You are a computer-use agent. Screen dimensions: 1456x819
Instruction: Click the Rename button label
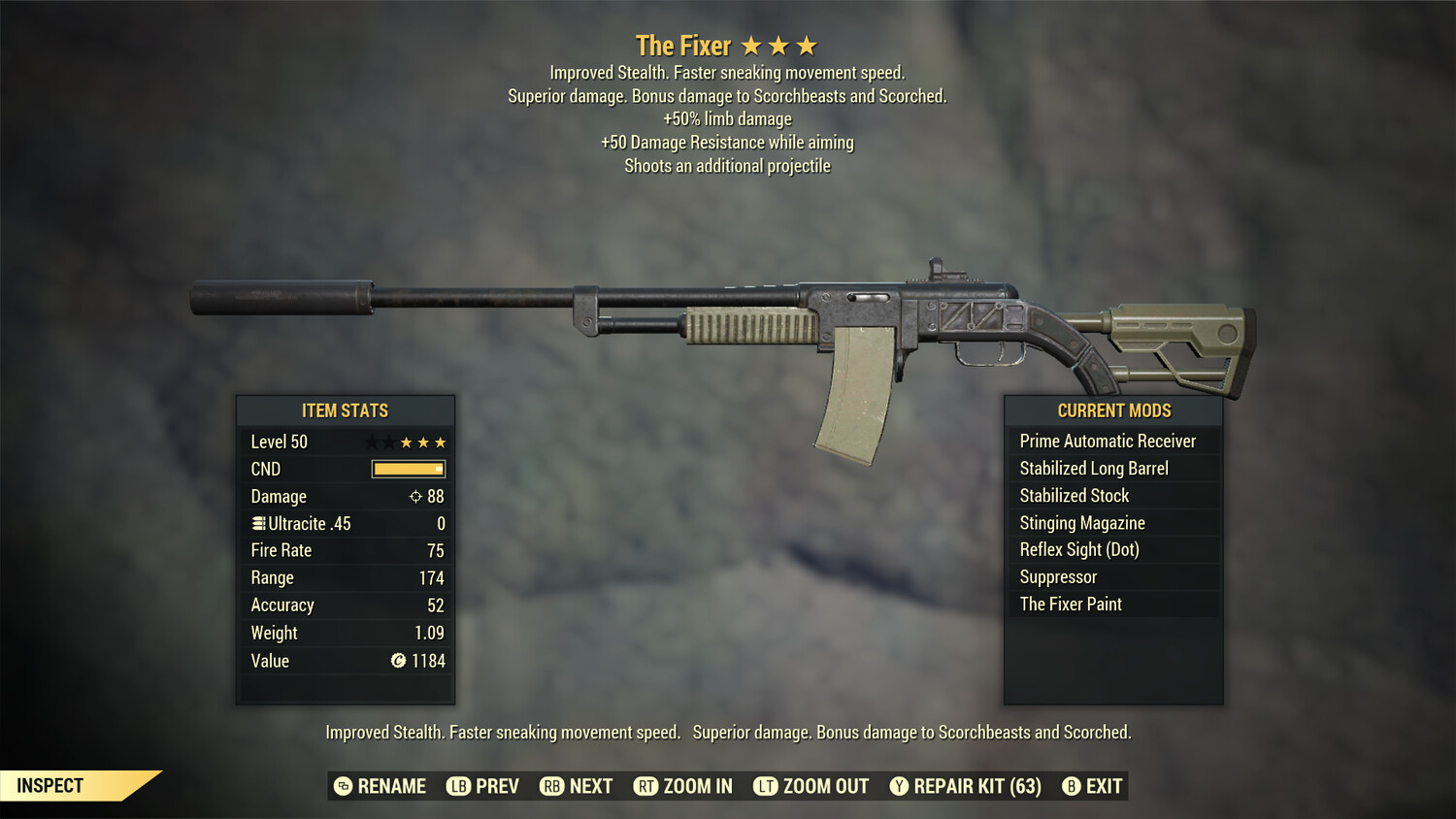pyautogui.click(x=393, y=786)
